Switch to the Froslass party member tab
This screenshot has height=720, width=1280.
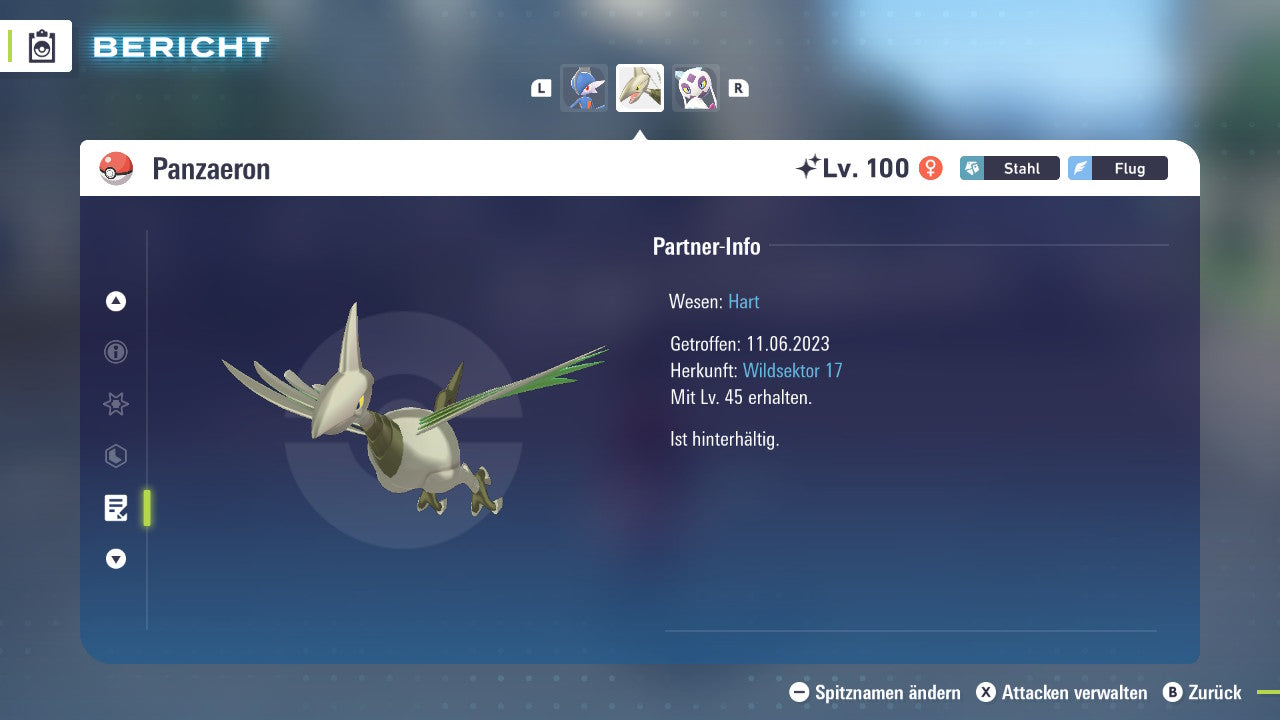tap(695, 88)
